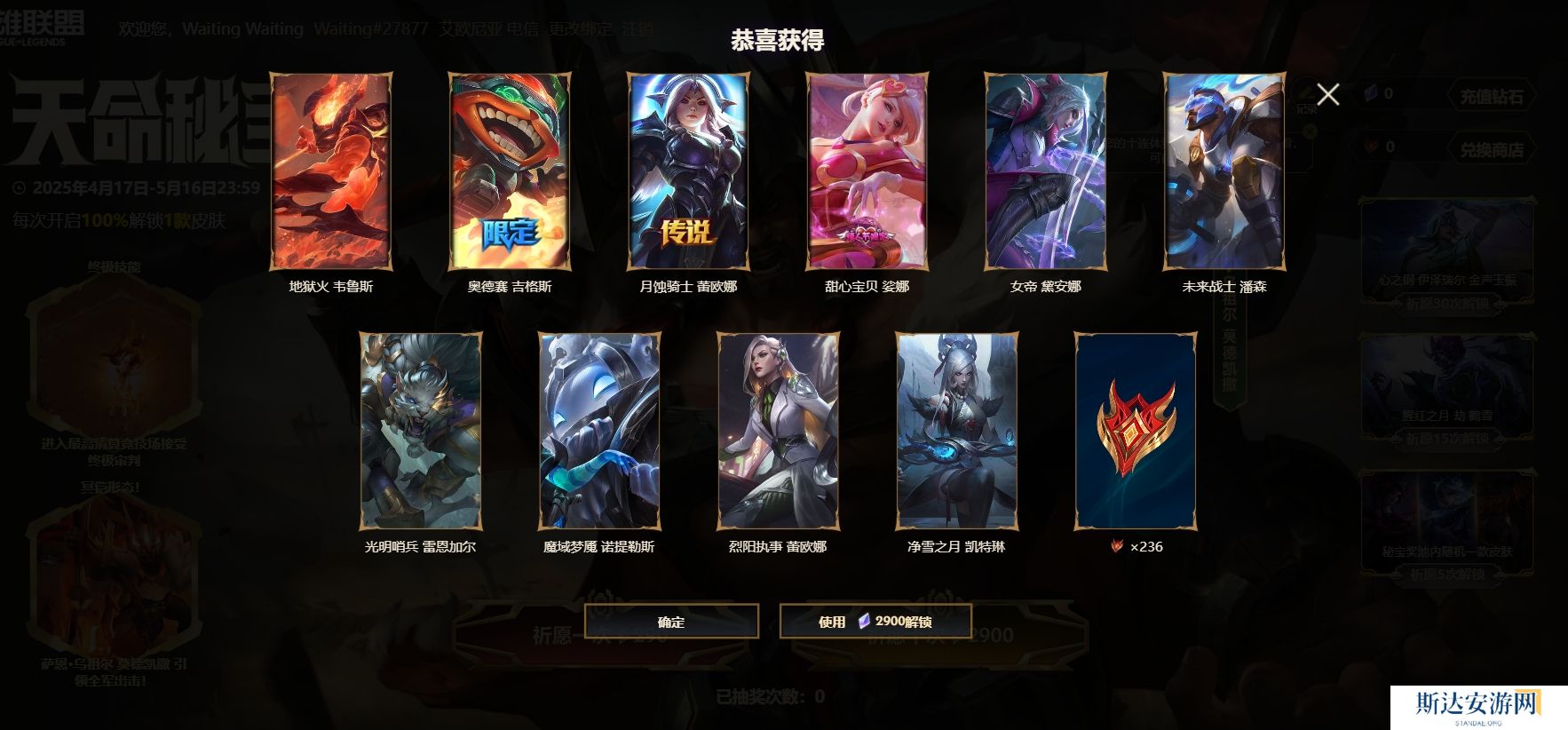
Task: Select the 地狱火 韦鲁斯 skin card
Action: pyautogui.click(x=331, y=171)
